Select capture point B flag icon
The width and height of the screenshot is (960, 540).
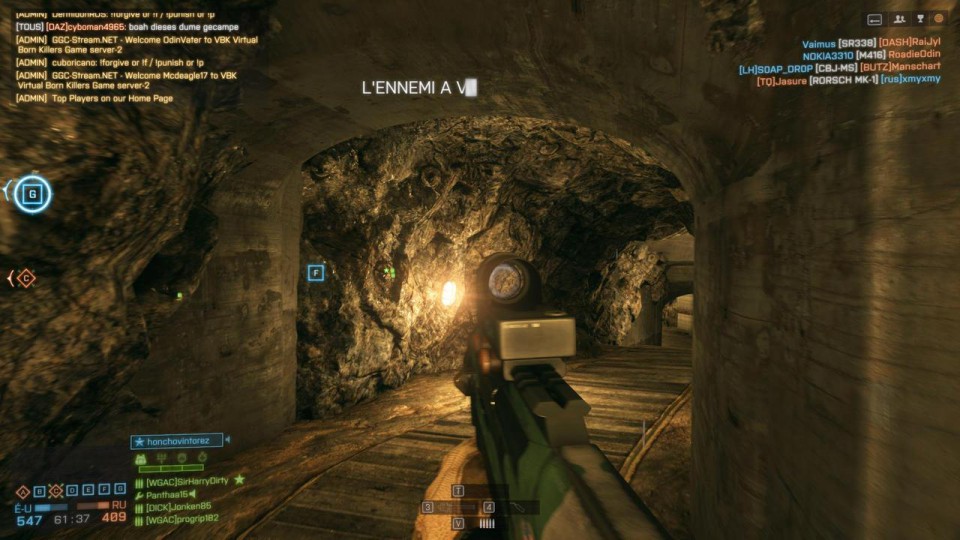[x=39, y=490]
